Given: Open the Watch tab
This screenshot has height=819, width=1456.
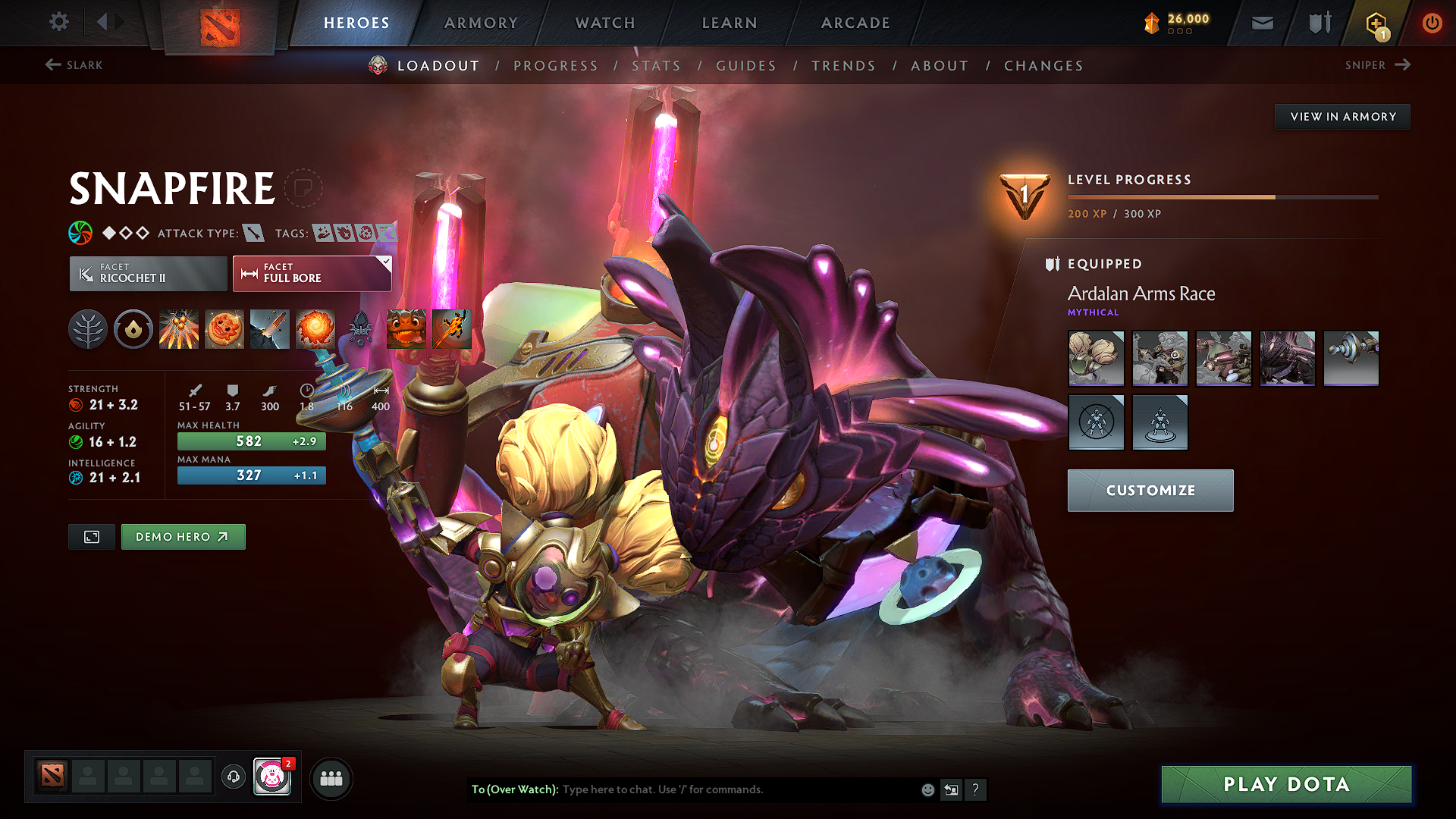Looking at the screenshot, I should [x=605, y=23].
